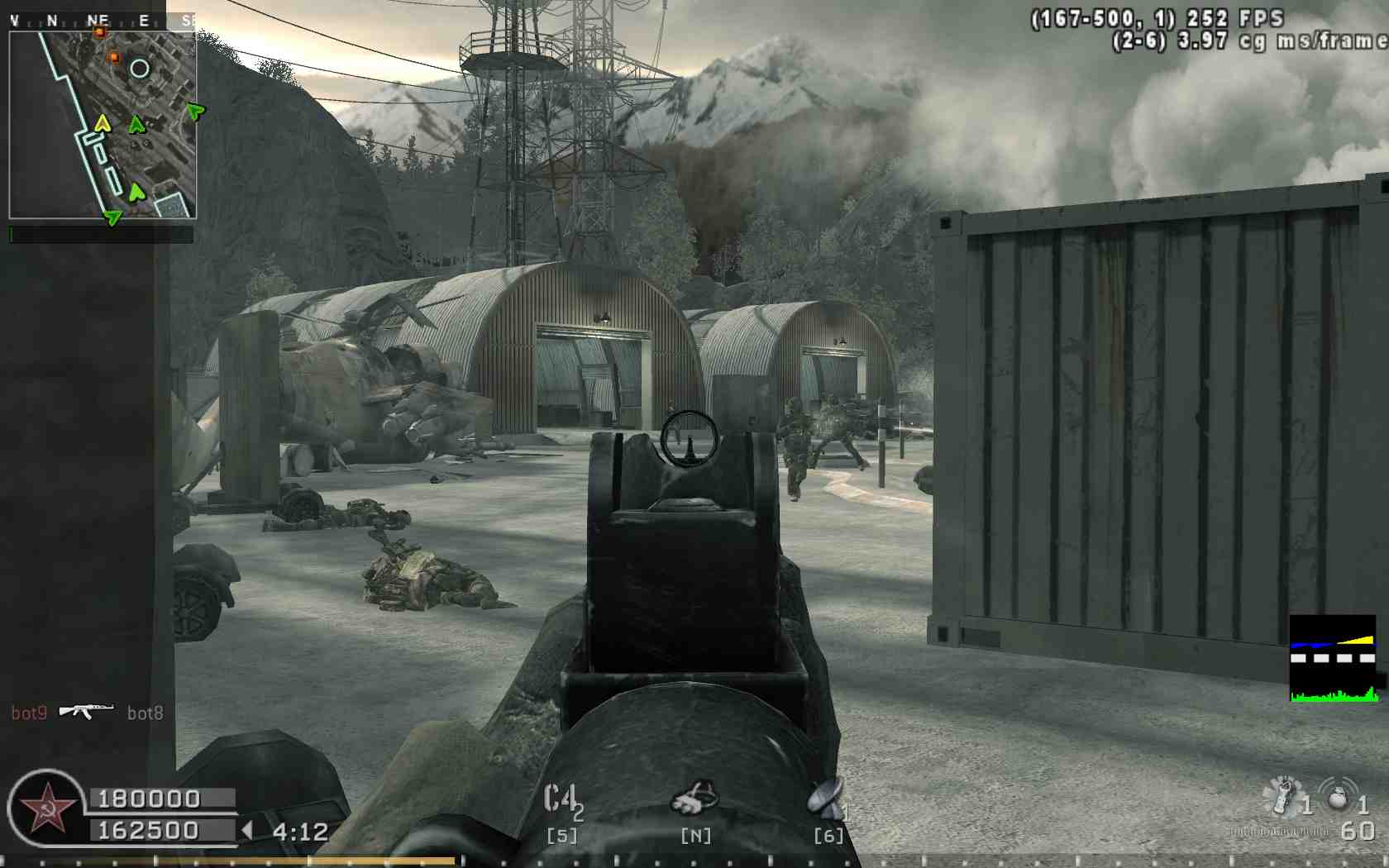This screenshot has width=1389, height=868.
Task: Activate the night vision goggles icon
Action: (x=694, y=799)
